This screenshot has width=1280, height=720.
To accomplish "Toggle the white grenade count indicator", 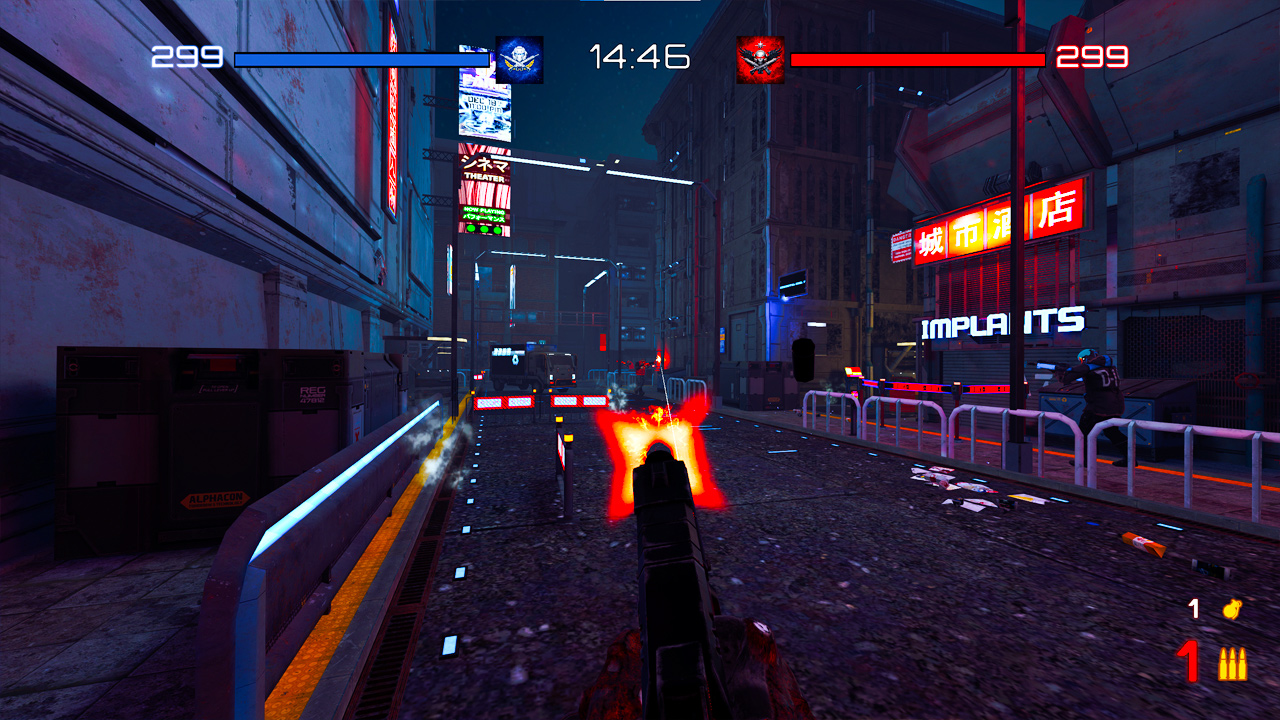I will coord(1193,607).
